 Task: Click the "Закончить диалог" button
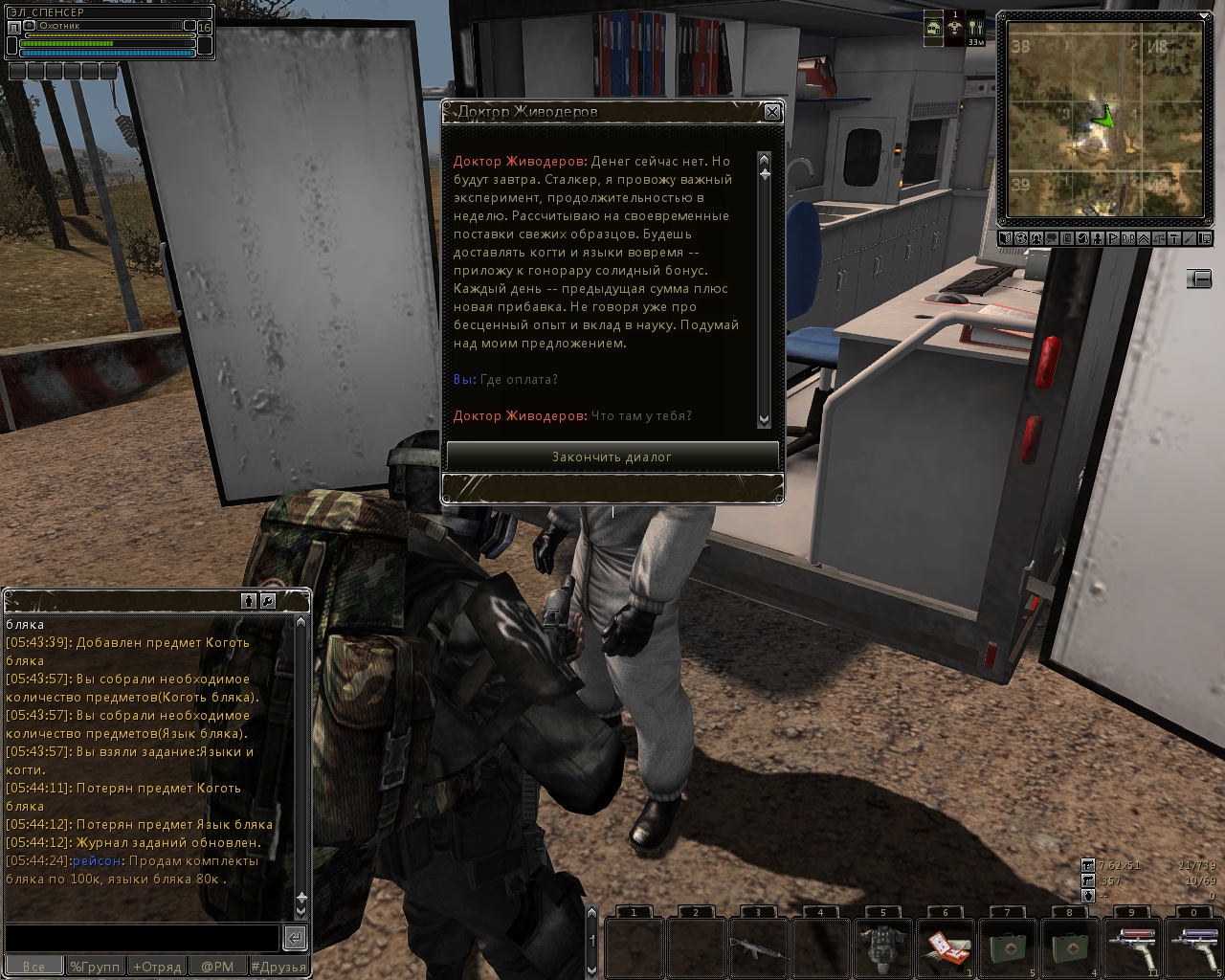pos(612,457)
